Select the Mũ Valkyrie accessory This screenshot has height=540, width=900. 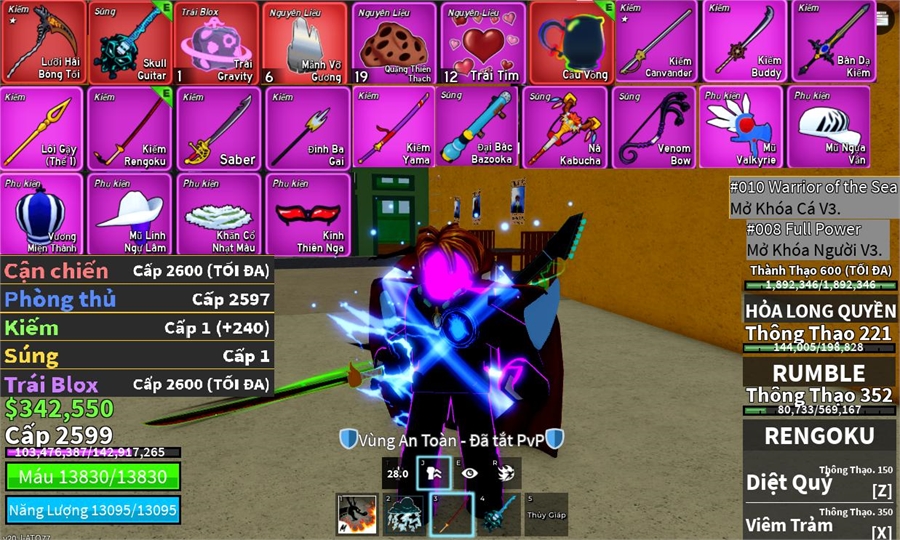[741, 128]
